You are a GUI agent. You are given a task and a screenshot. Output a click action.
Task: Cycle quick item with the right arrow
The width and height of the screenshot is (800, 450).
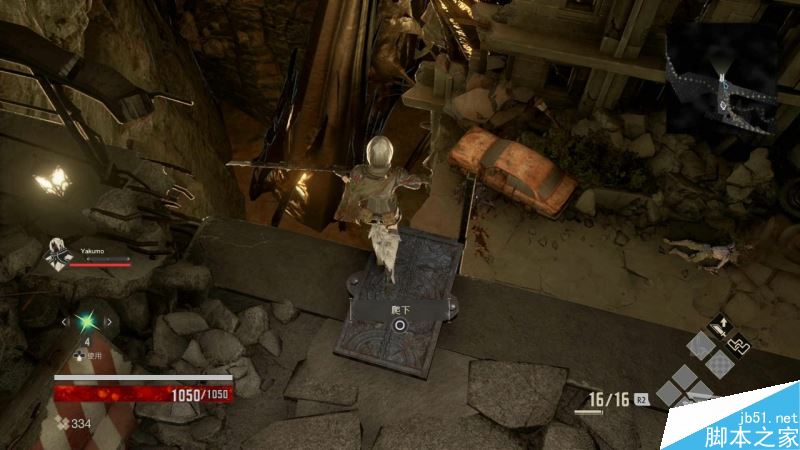(x=108, y=322)
